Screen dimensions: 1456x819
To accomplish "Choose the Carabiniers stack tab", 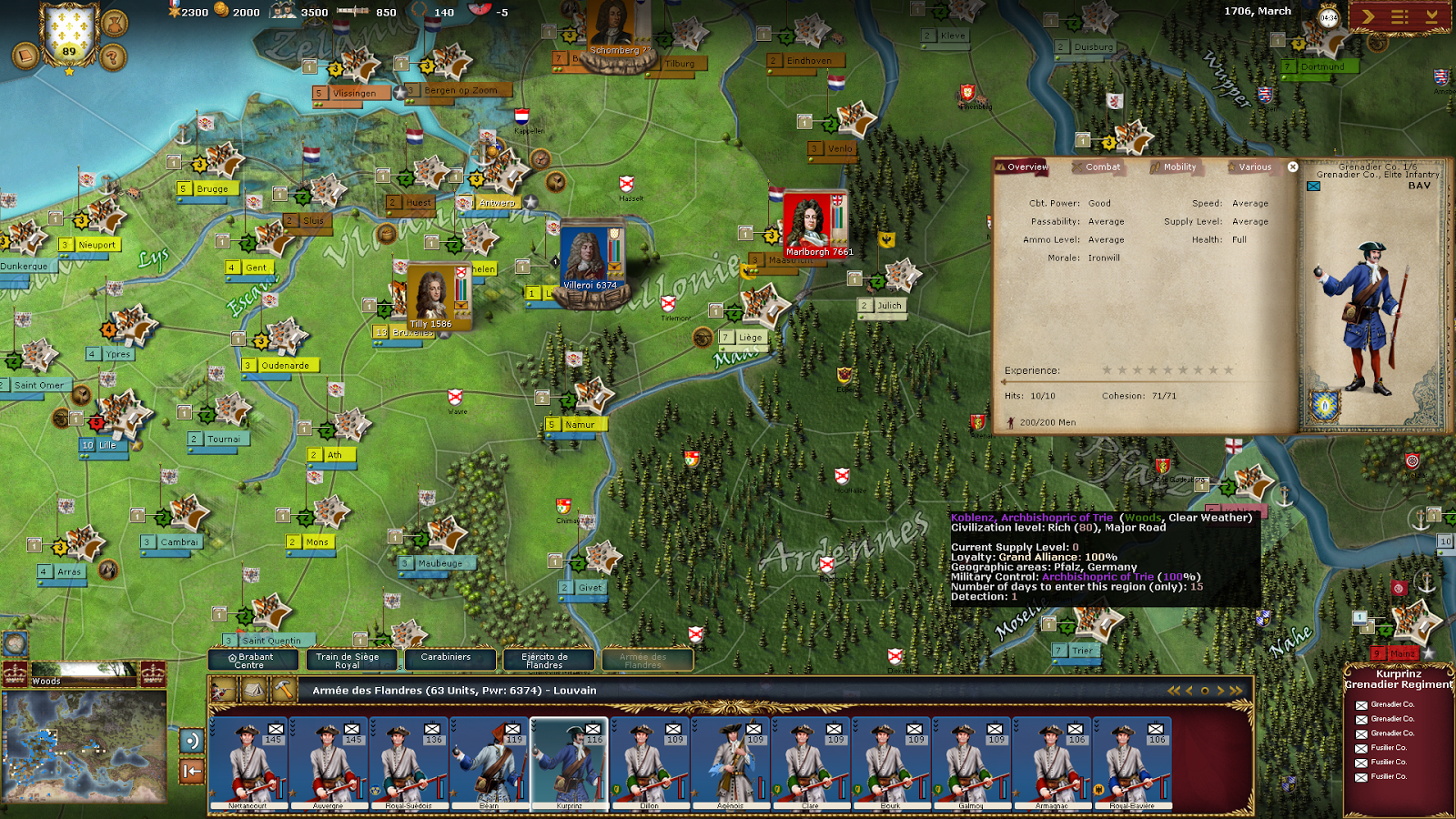I will (446, 659).
